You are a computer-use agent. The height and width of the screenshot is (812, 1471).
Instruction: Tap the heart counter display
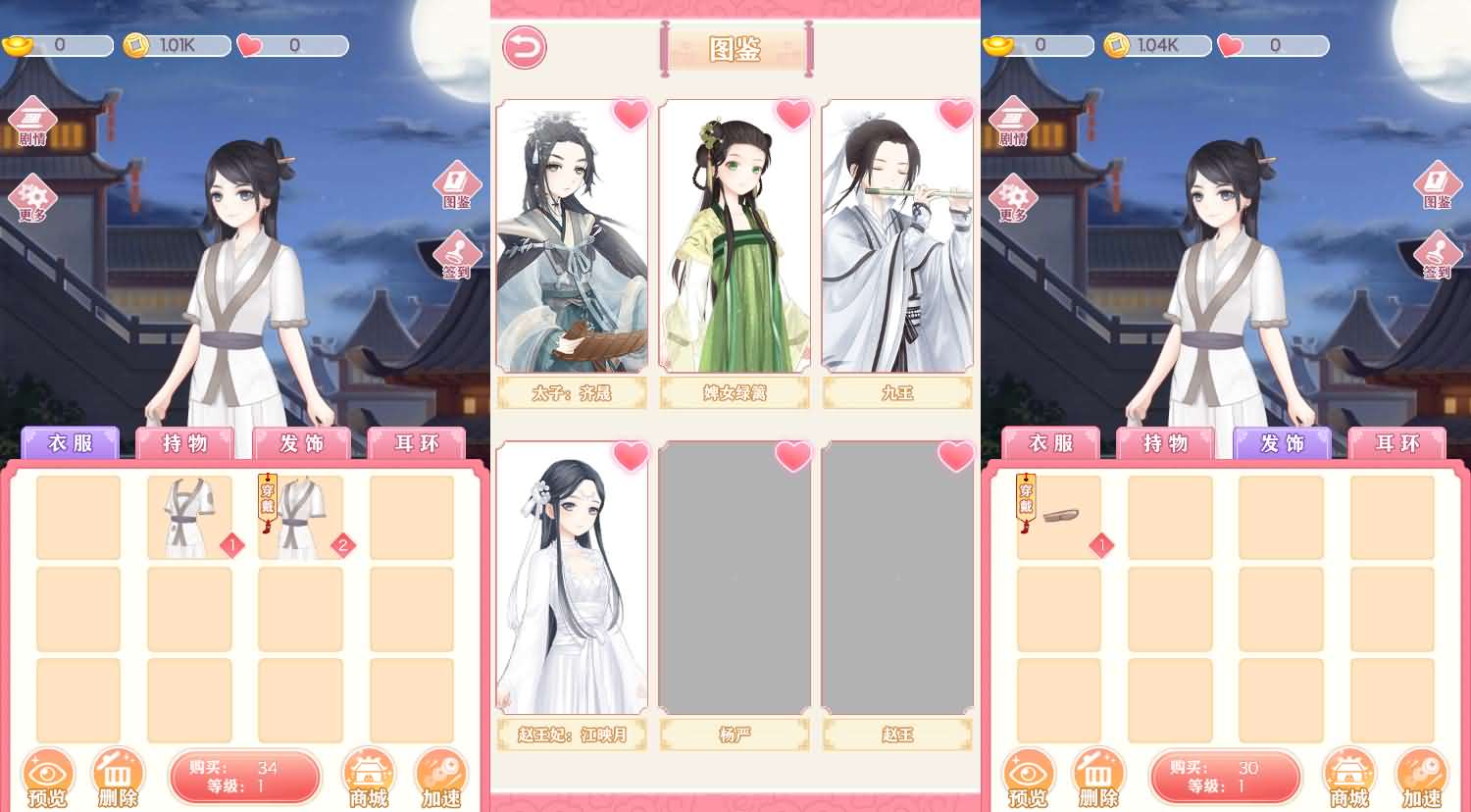coord(293,43)
